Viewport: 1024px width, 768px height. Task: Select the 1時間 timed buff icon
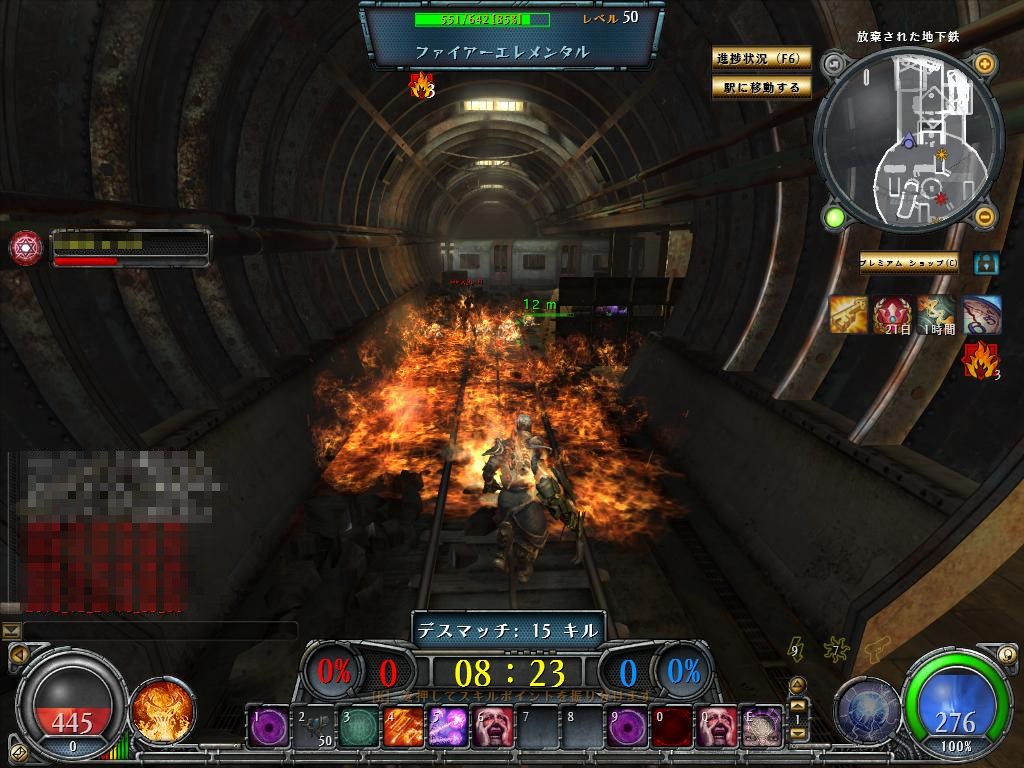(x=937, y=314)
